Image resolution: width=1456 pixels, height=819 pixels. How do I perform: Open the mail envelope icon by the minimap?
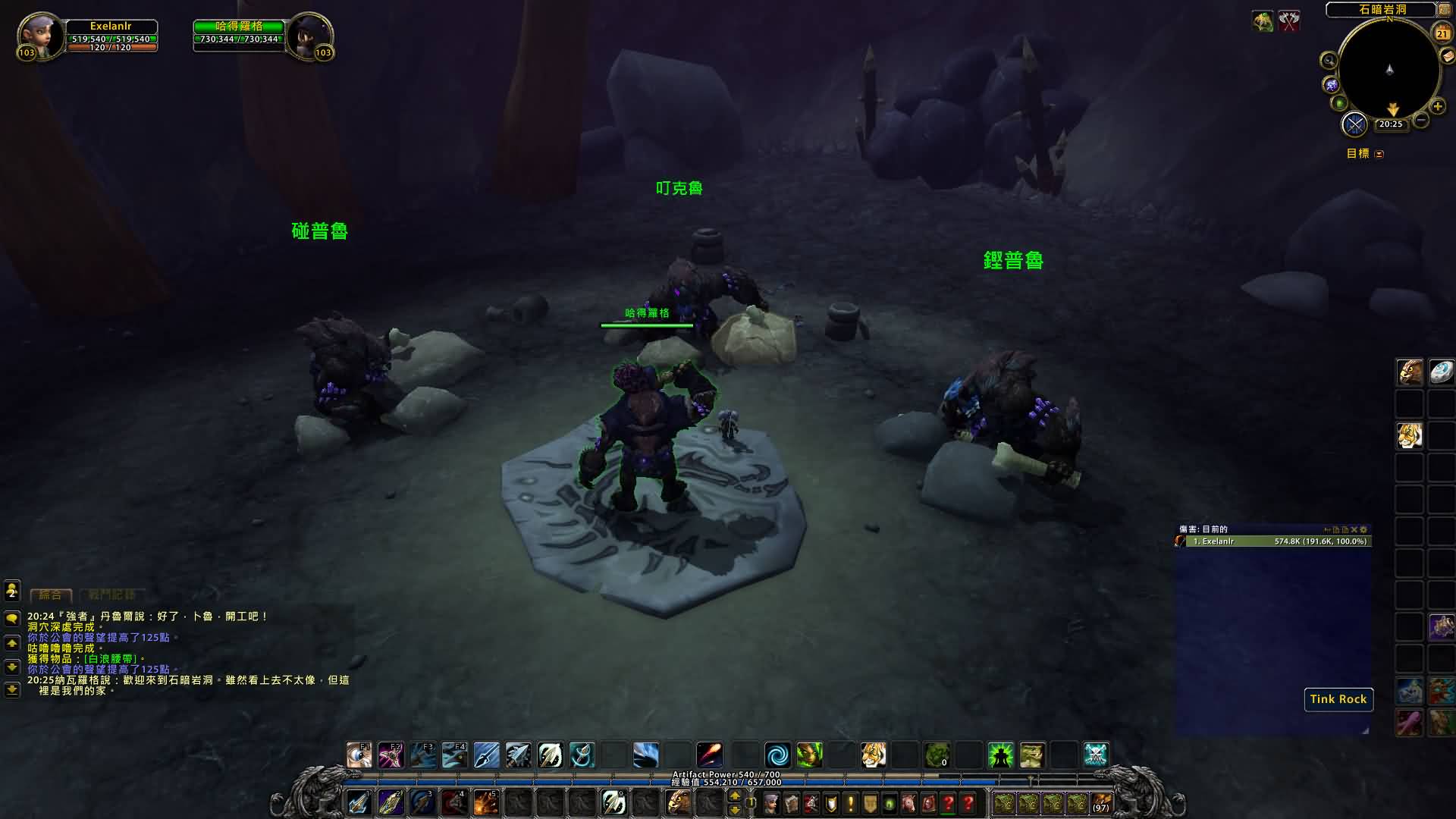pyautogui.click(x=1448, y=56)
